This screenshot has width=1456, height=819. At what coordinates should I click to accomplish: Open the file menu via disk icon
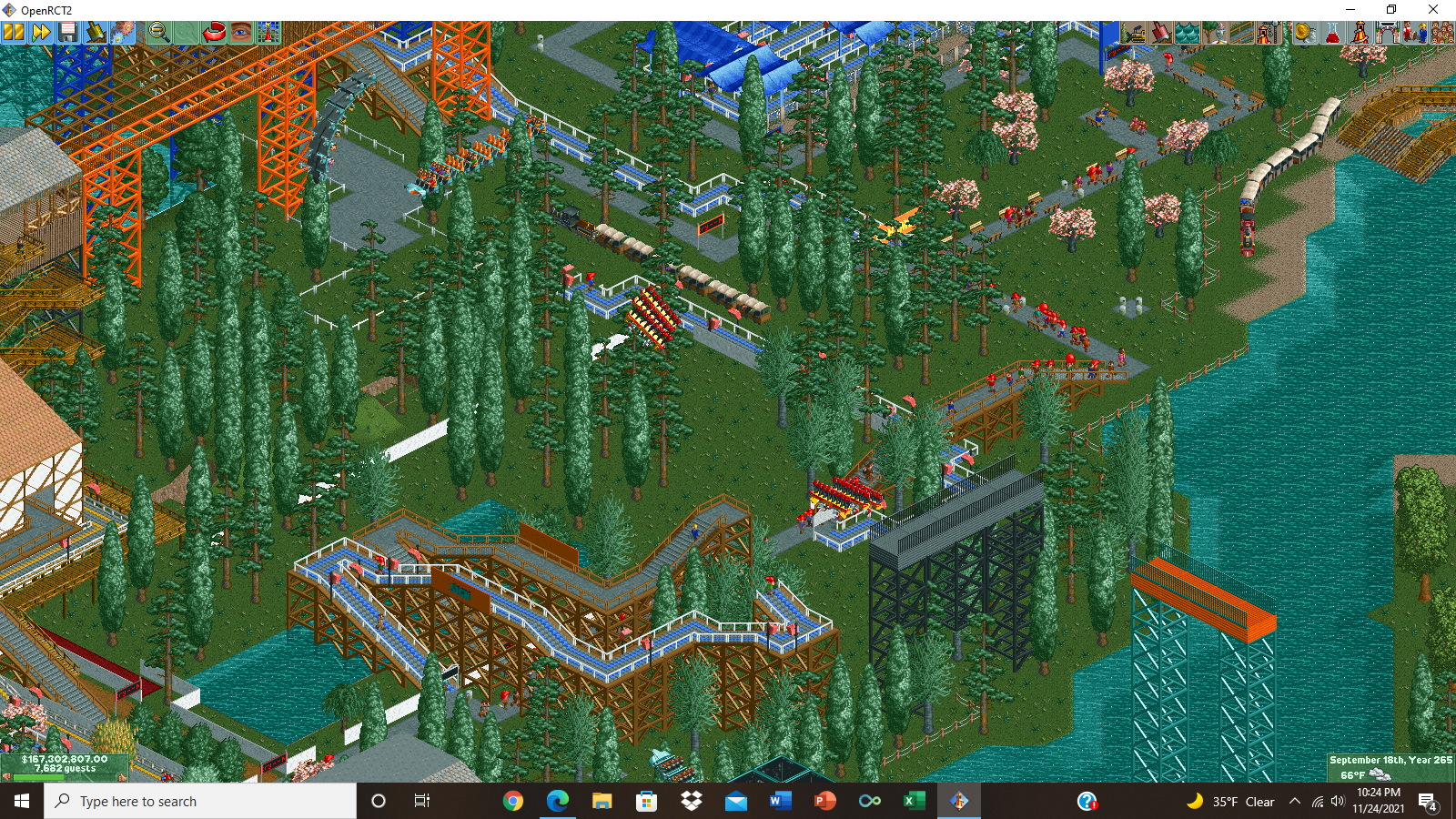[68, 32]
